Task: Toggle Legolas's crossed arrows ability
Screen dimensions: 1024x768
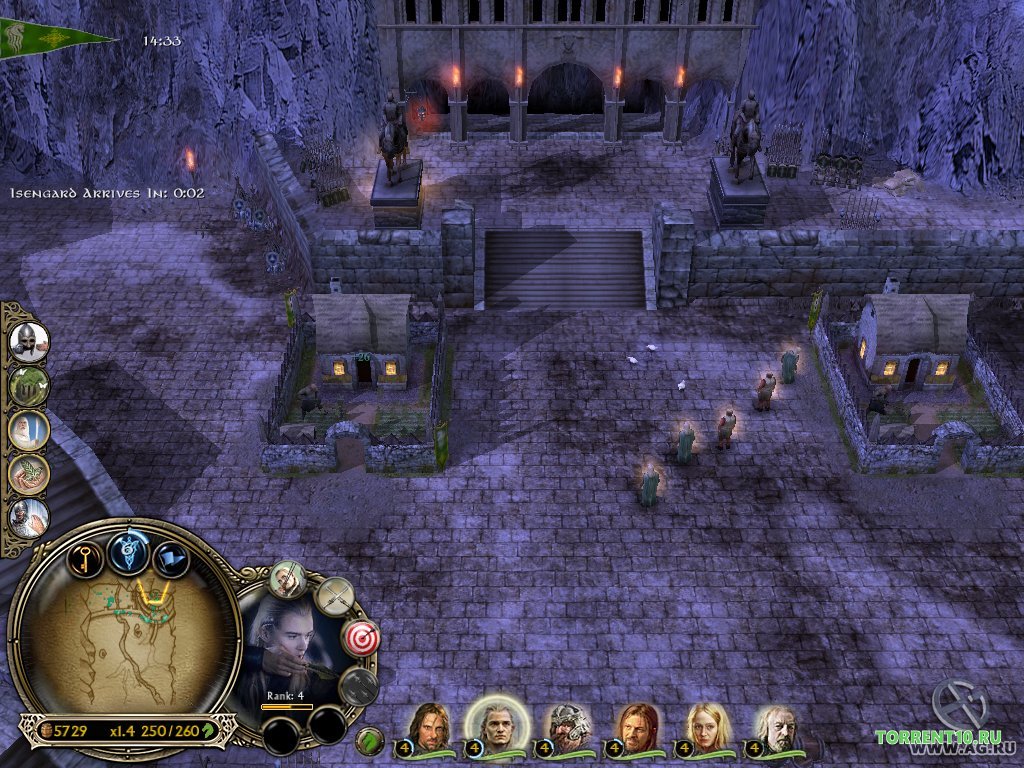Action: [334, 598]
